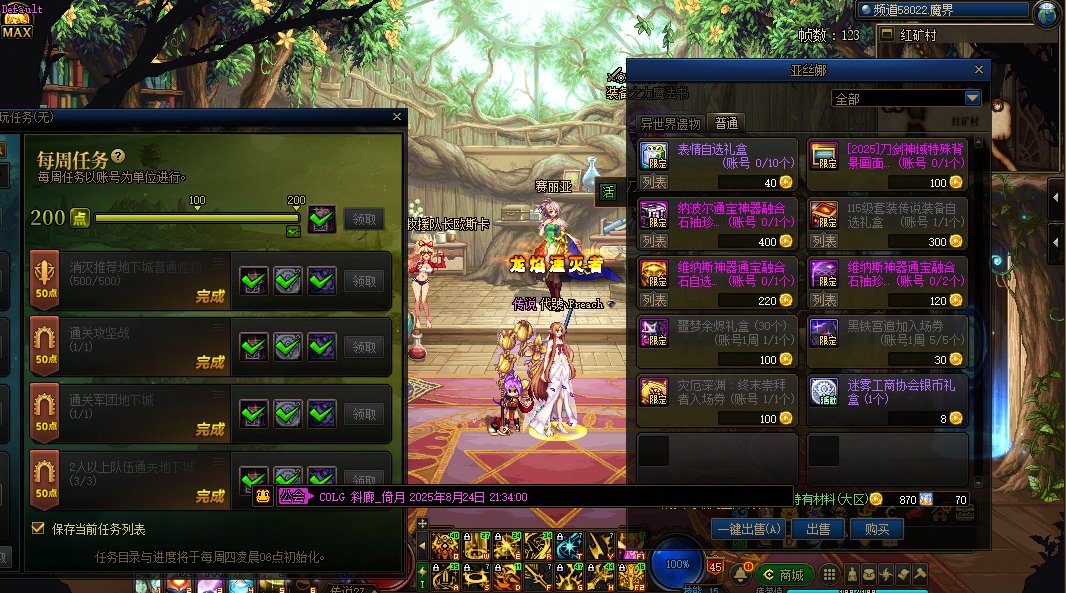
Task: Claim reward for 通关攻坚战 task
Action: (x=364, y=345)
